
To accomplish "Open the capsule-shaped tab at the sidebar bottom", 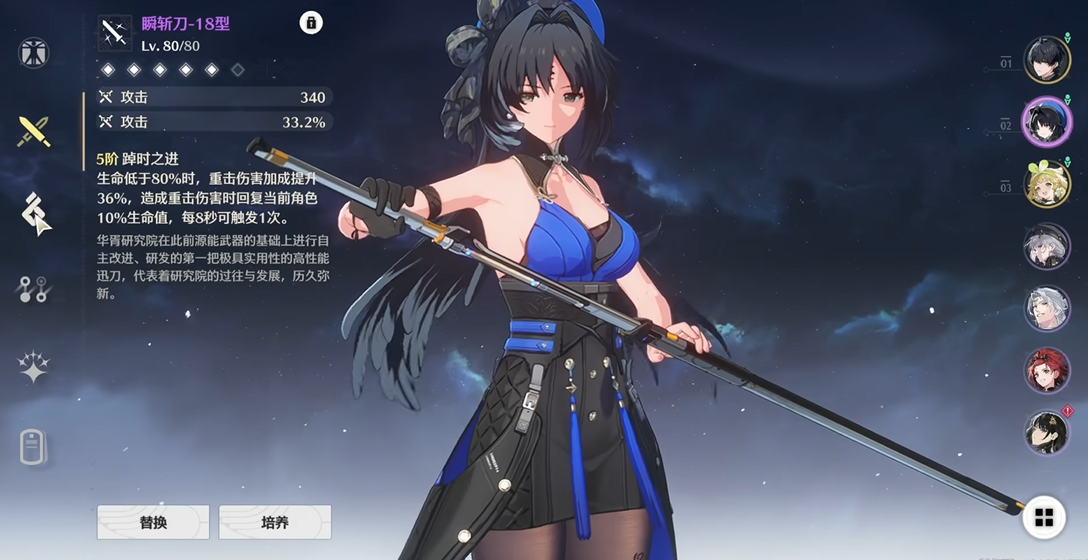I will pyautogui.click(x=34, y=447).
